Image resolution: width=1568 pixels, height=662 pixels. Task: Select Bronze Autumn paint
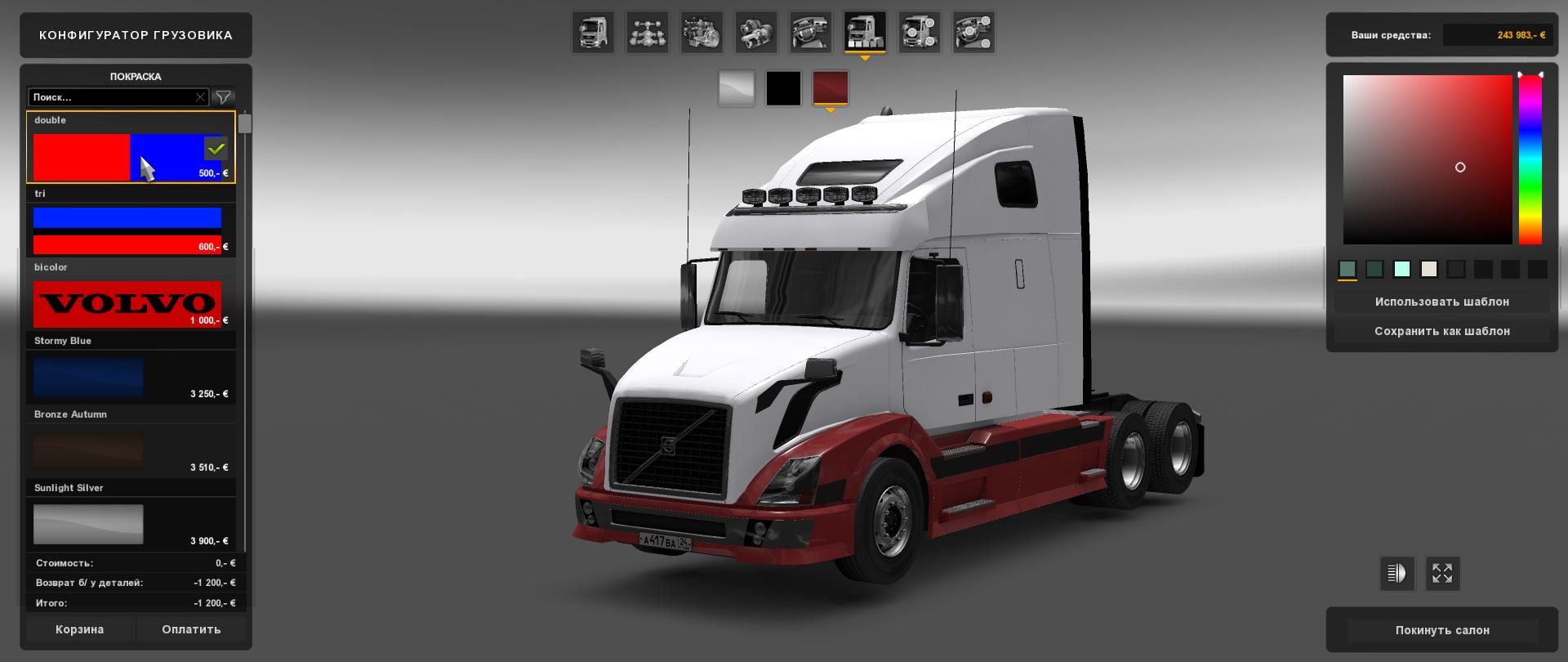88,450
